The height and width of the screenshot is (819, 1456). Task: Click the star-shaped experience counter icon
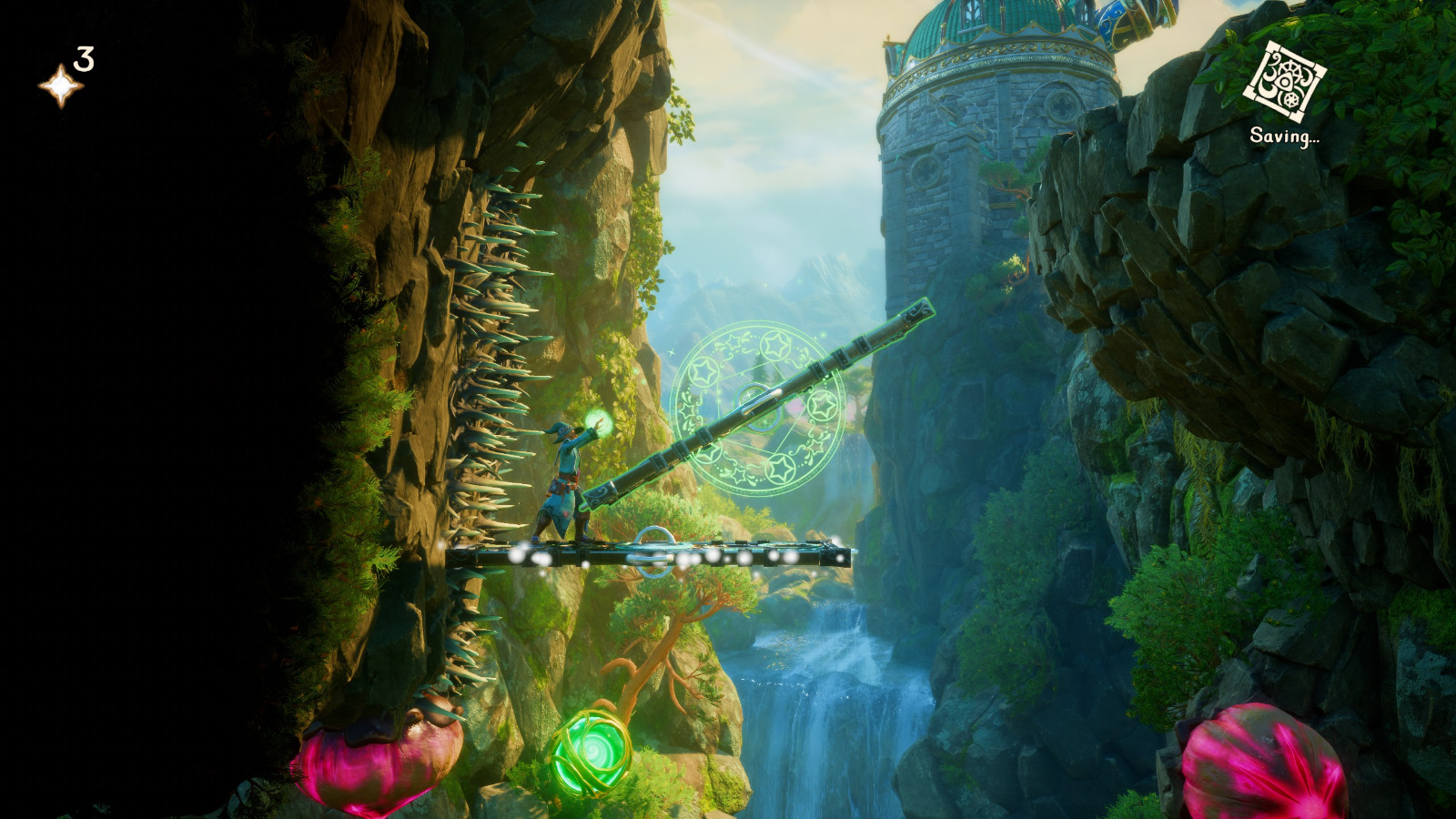click(x=60, y=86)
